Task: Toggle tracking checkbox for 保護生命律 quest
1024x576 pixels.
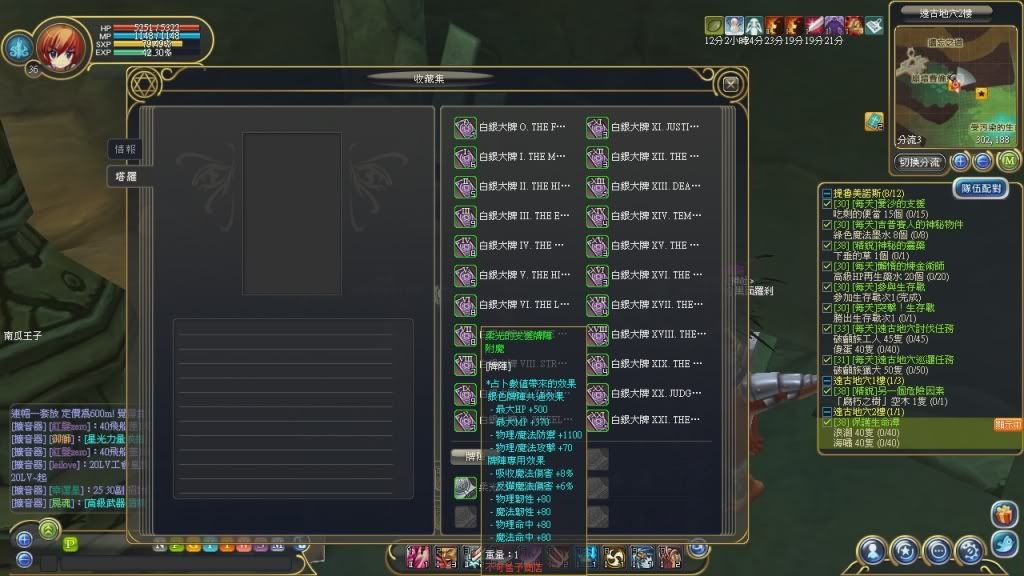Action: pyautogui.click(x=827, y=422)
